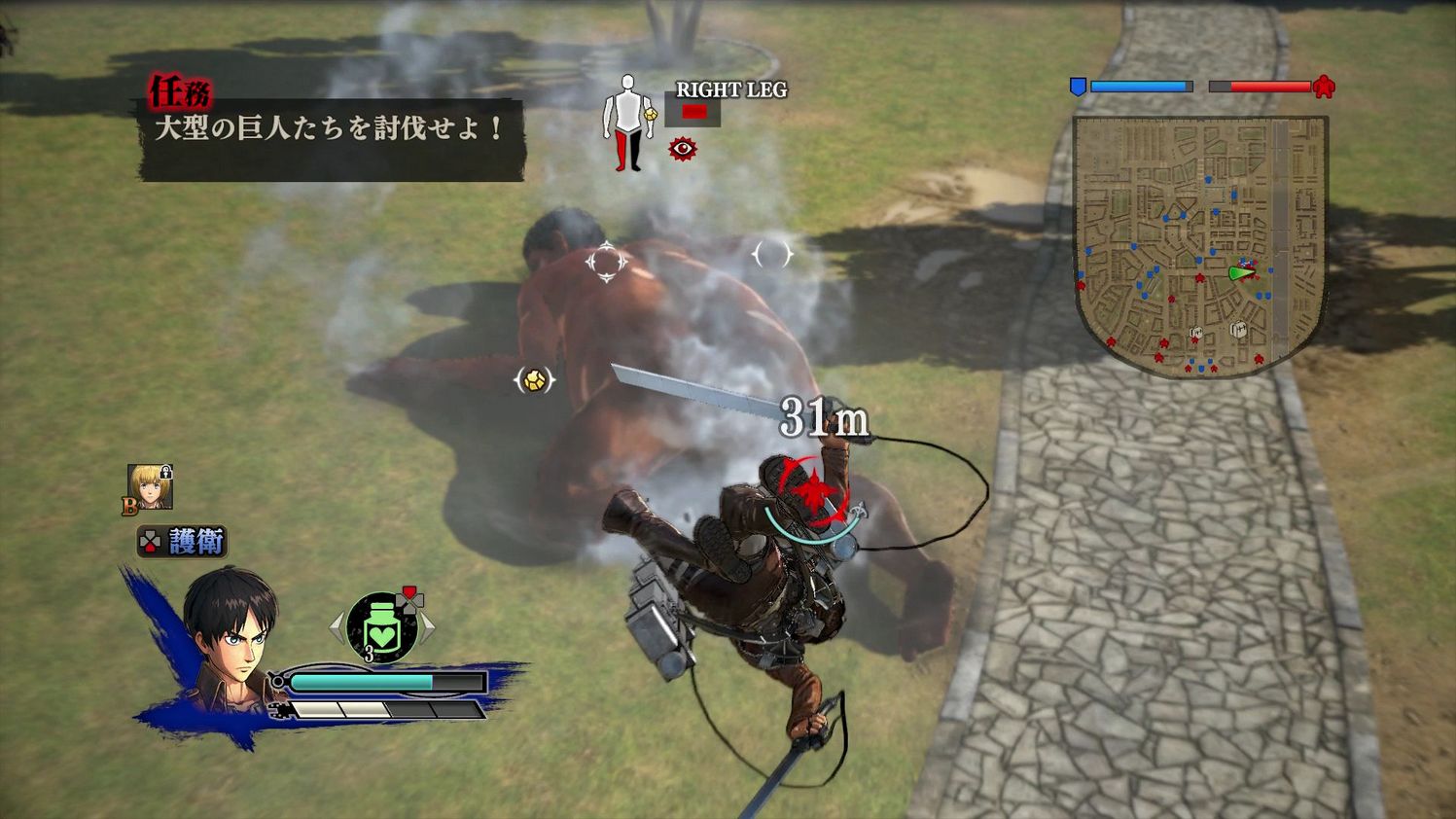This screenshot has width=1456, height=819.
Task: Select the gold coin marker on the titan's arm
Action: 533,379
